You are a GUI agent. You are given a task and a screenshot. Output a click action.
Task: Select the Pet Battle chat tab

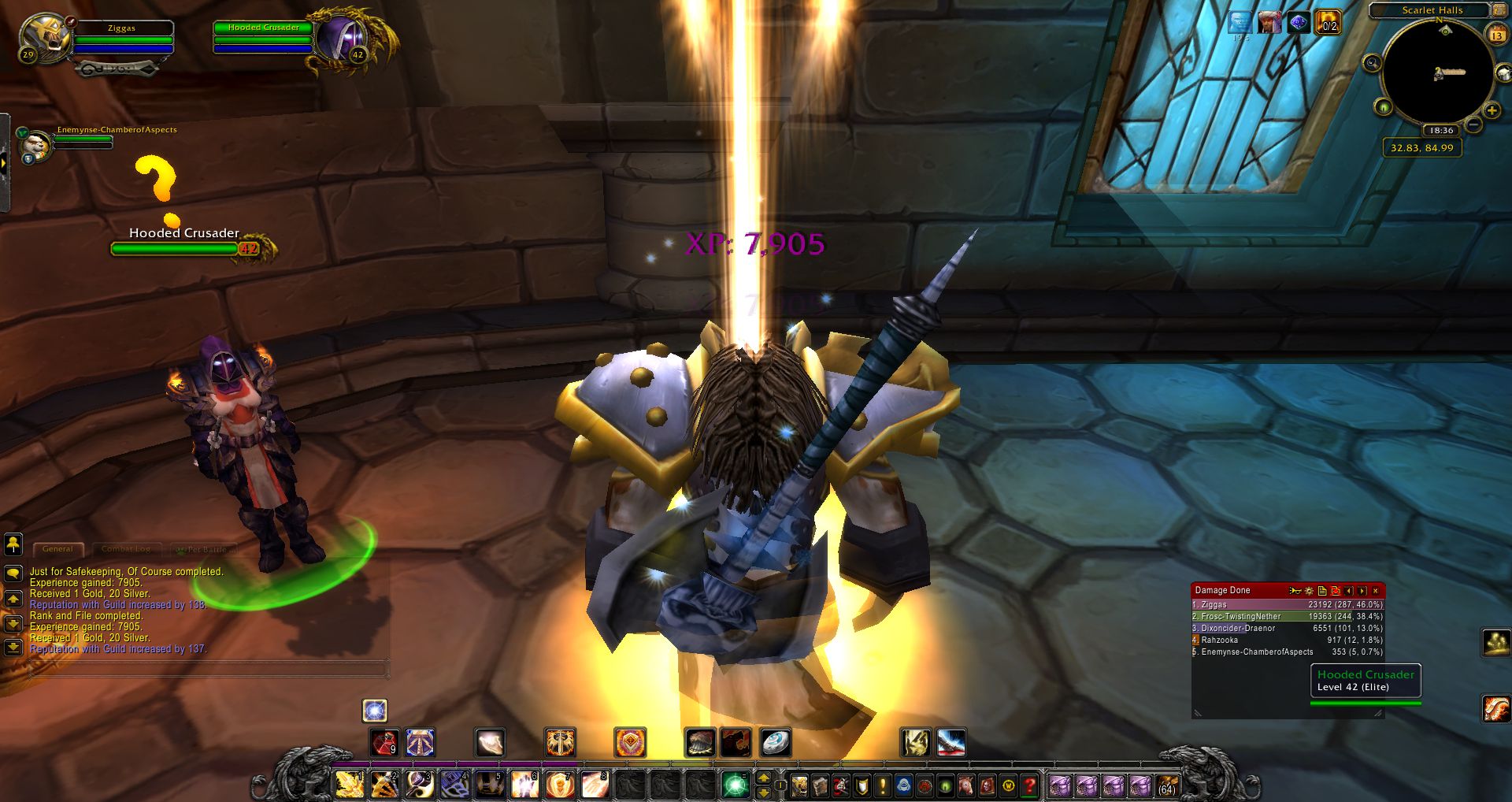click(x=202, y=549)
